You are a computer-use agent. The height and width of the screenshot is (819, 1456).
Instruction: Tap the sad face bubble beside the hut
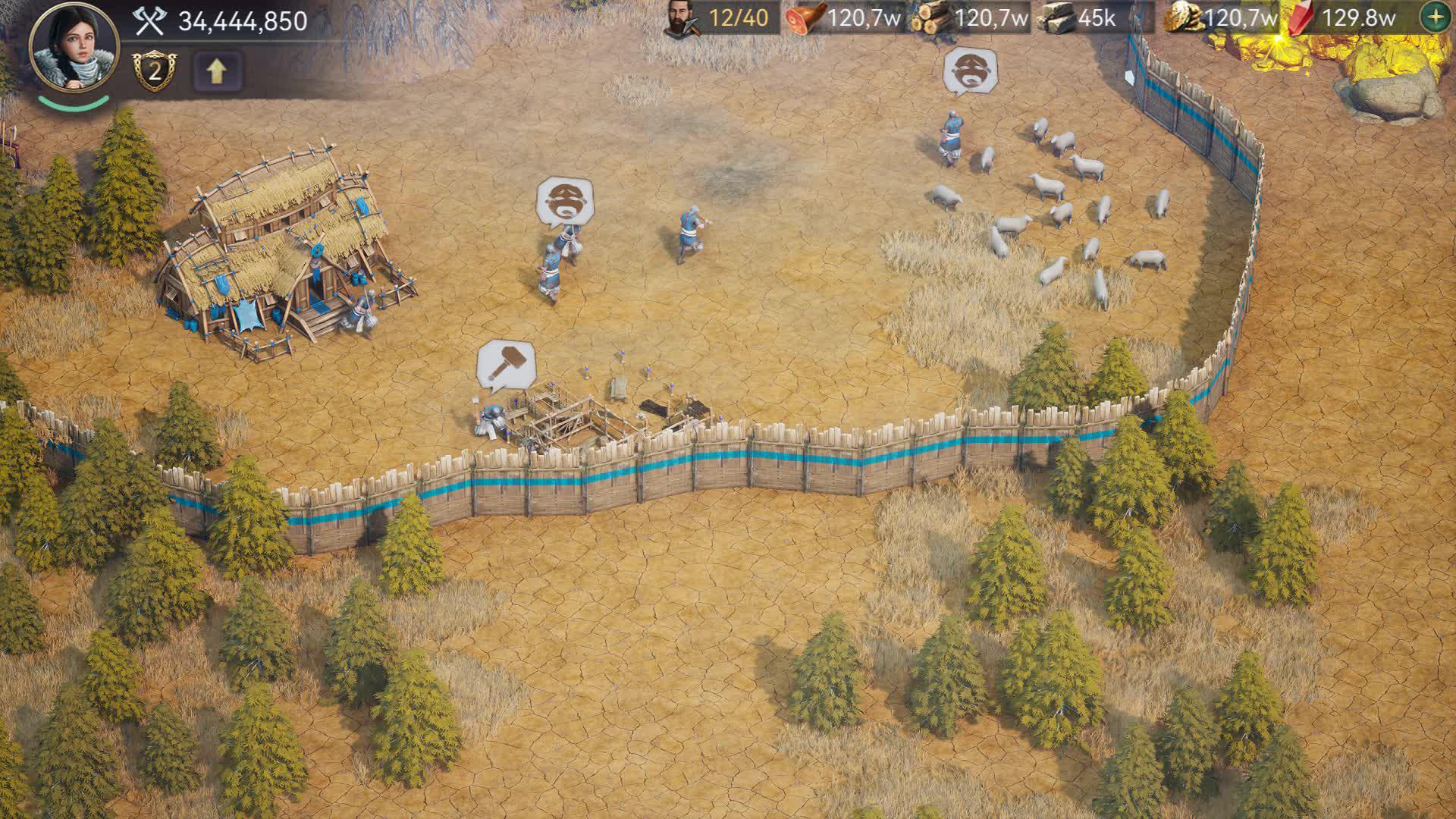click(565, 201)
